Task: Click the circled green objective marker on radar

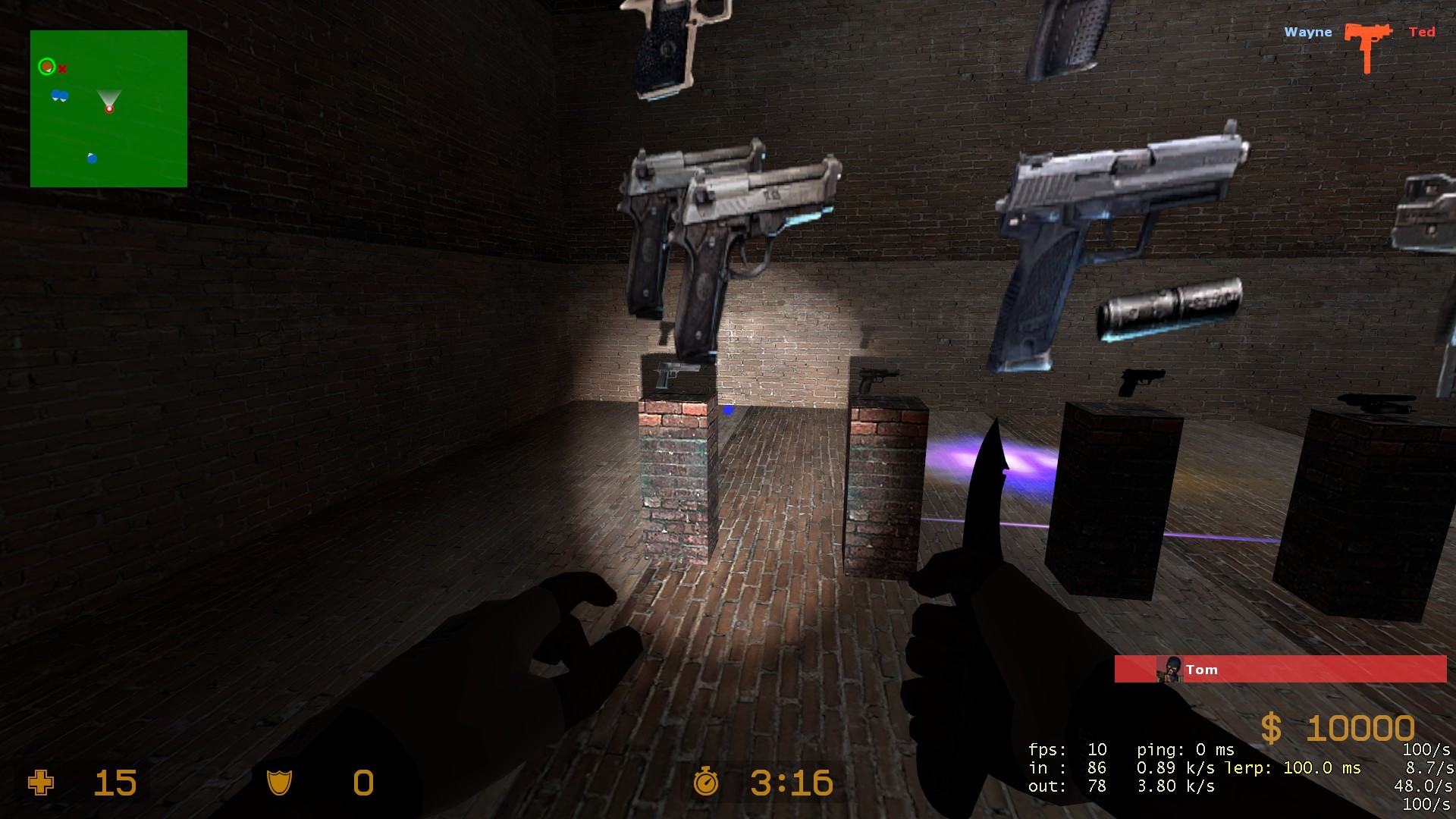Action: (x=48, y=67)
